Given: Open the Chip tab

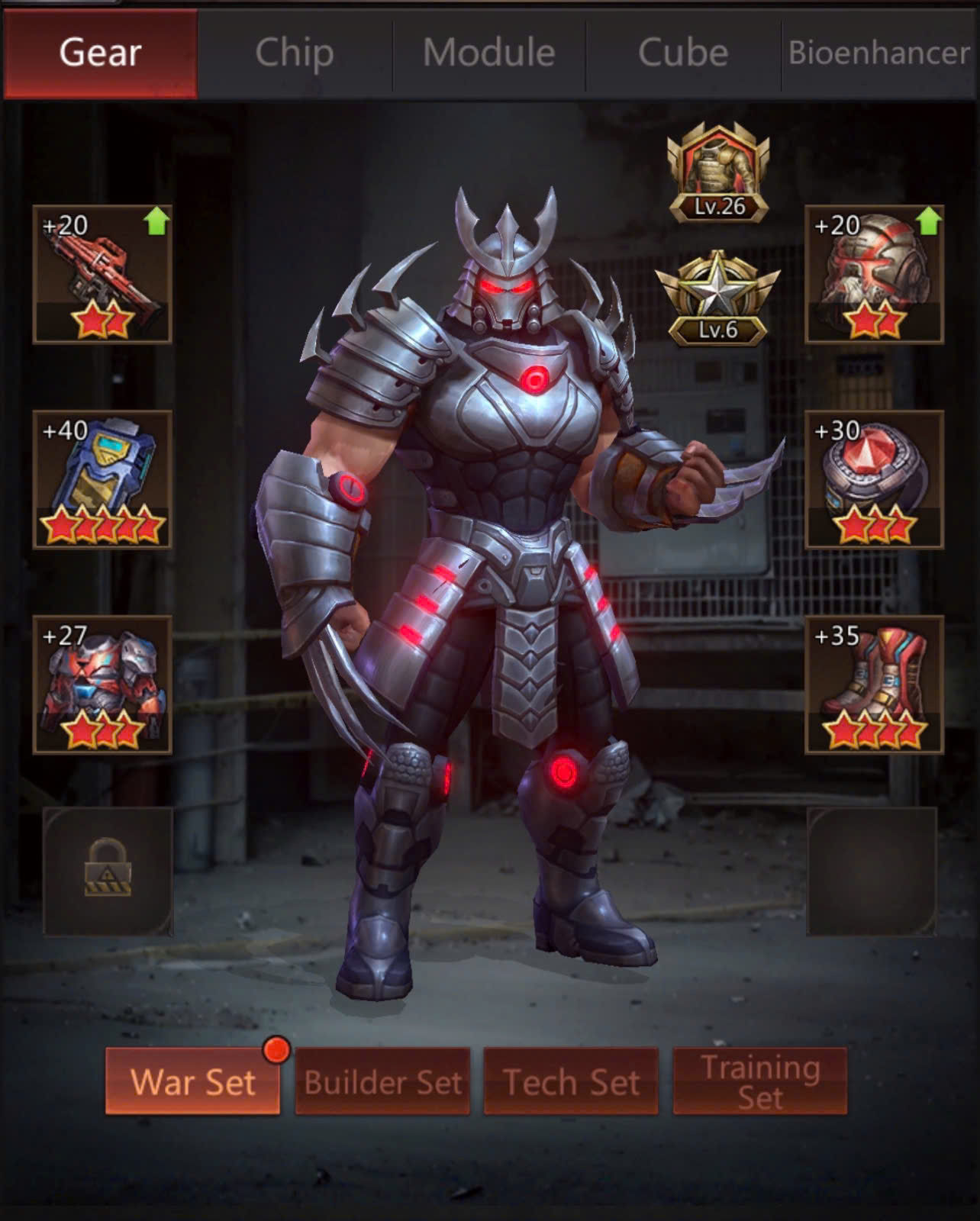Looking at the screenshot, I should (295, 53).
